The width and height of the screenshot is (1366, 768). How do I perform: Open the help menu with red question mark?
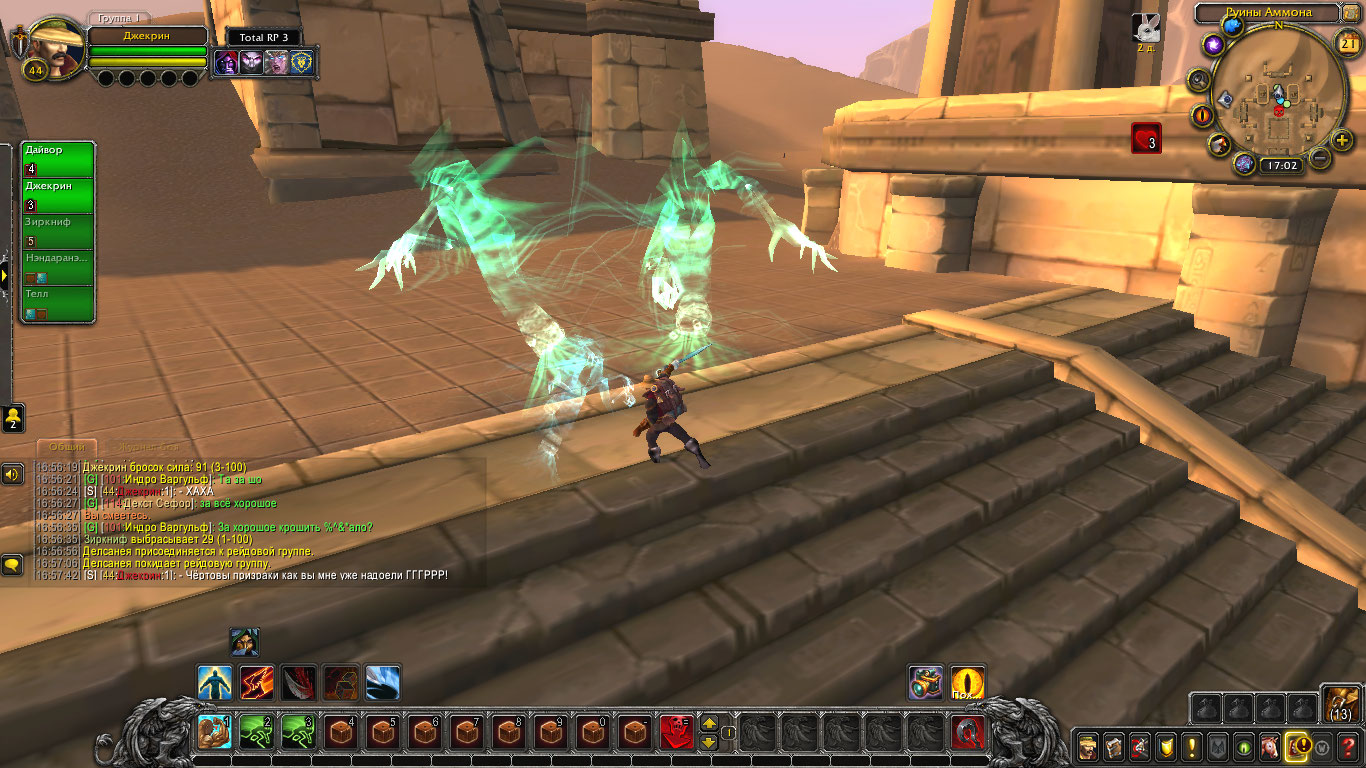pyautogui.click(x=1349, y=746)
